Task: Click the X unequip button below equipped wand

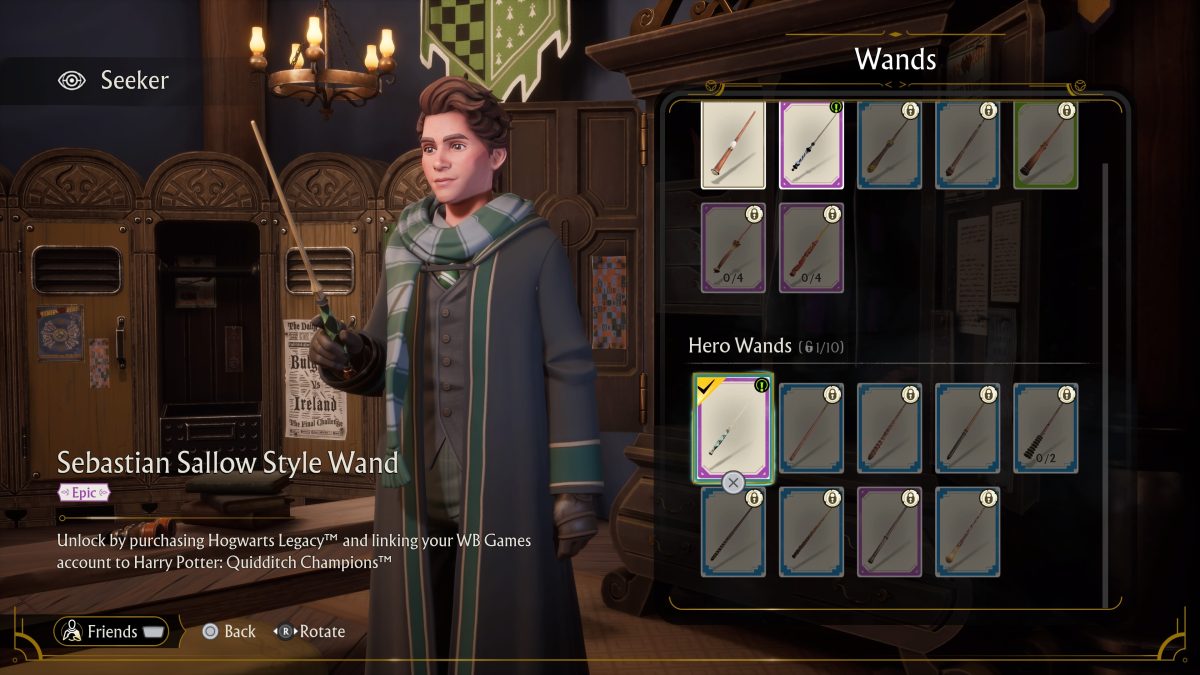Action: [x=733, y=483]
